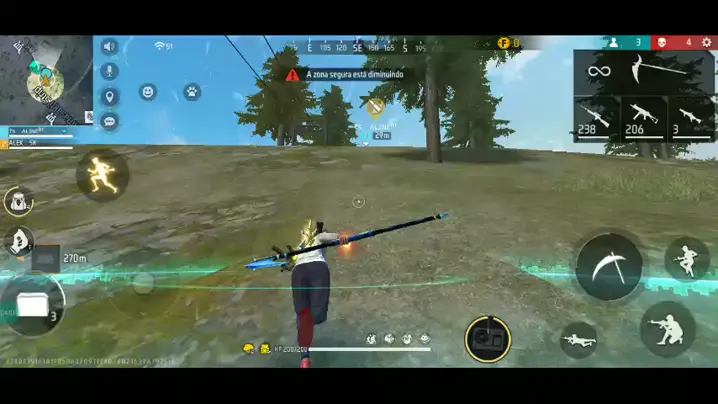Image resolution: width=718 pixels, height=404 pixels.
Task: Tap the jump button with running soldier
Action: tap(687, 258)
